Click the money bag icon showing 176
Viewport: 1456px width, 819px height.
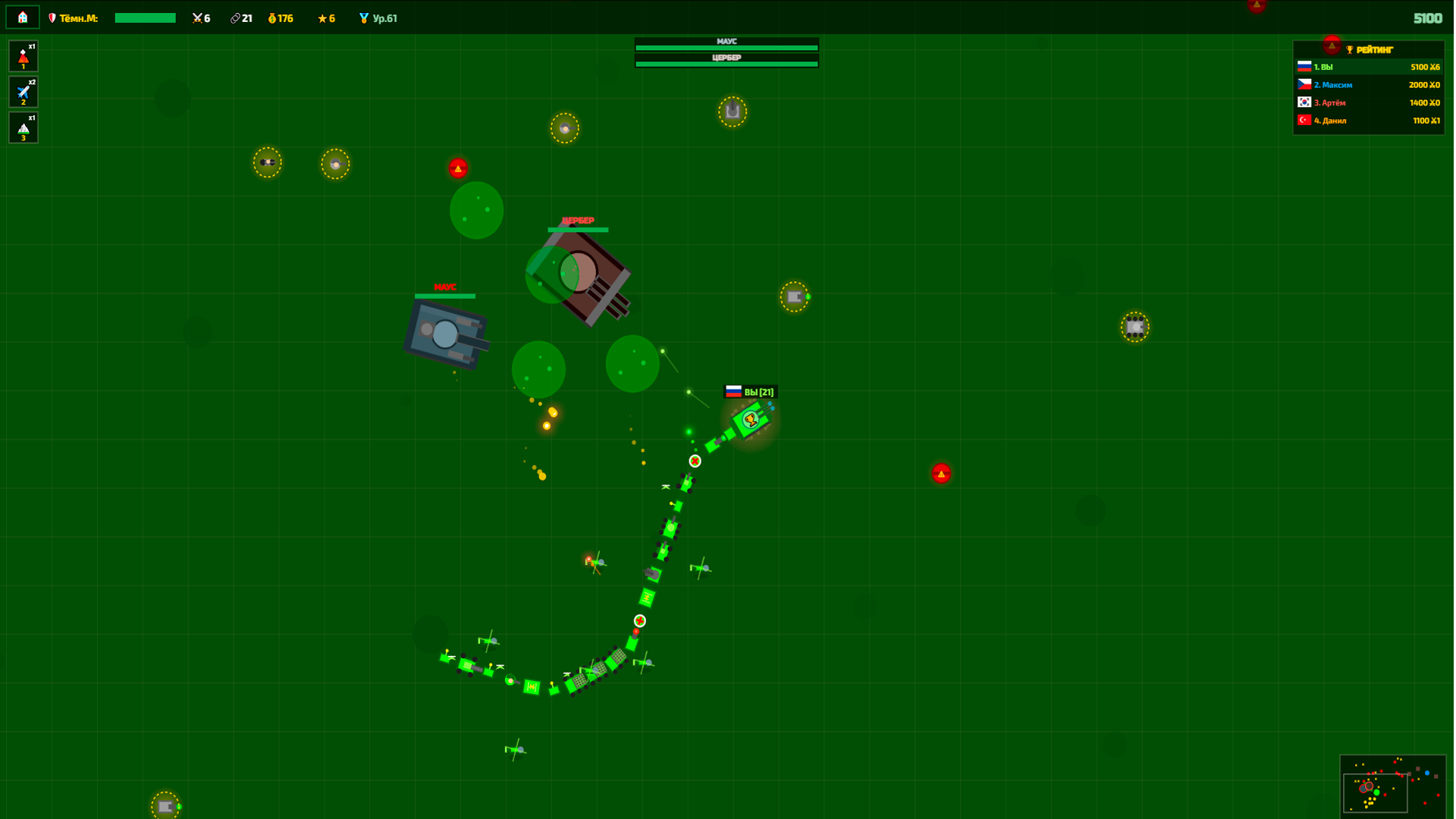272,17
